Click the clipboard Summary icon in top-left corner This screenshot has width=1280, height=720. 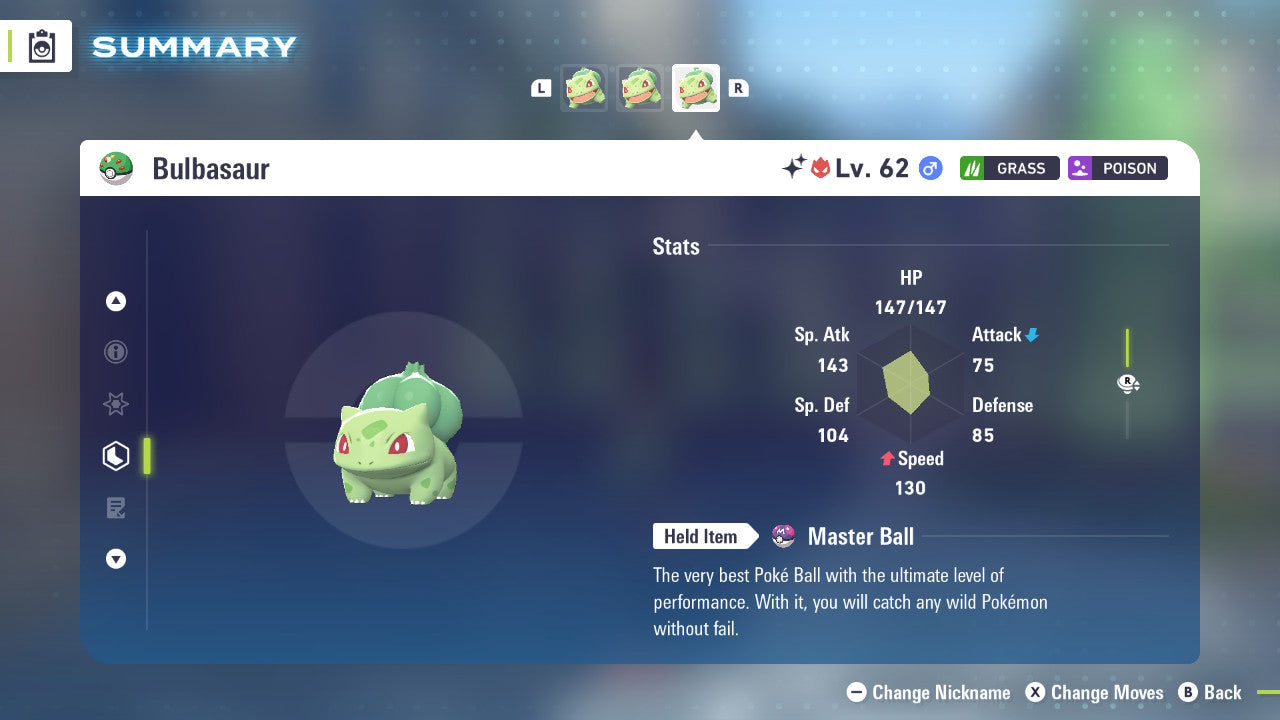41,46
